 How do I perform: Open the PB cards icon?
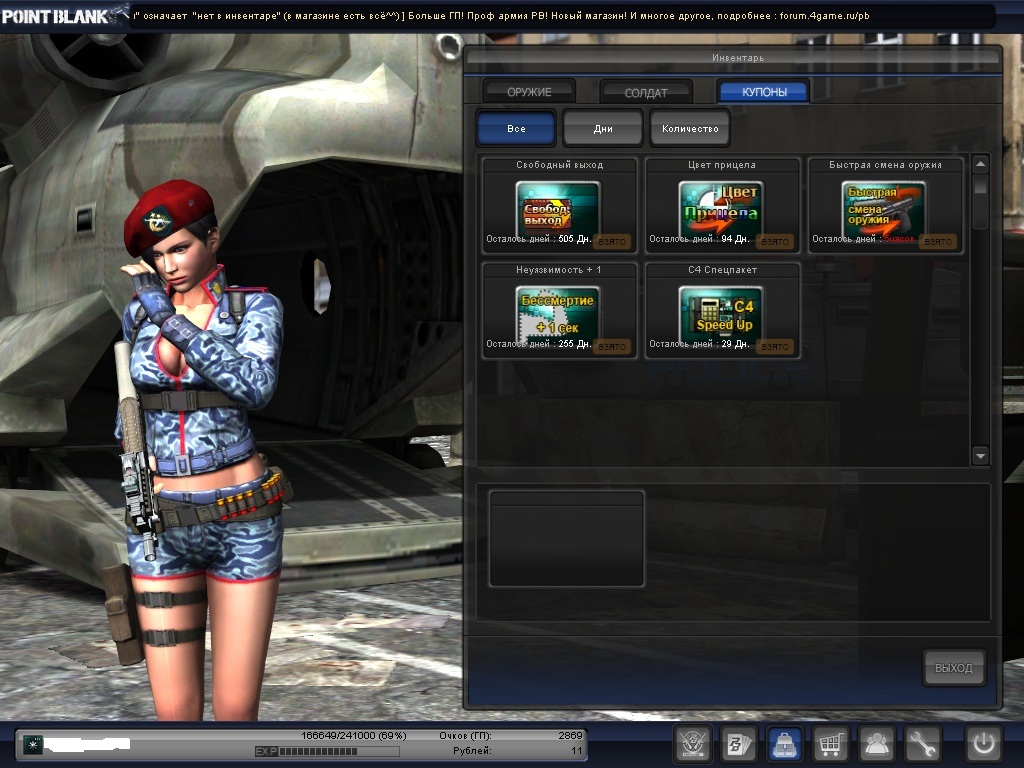coord(738,744)
